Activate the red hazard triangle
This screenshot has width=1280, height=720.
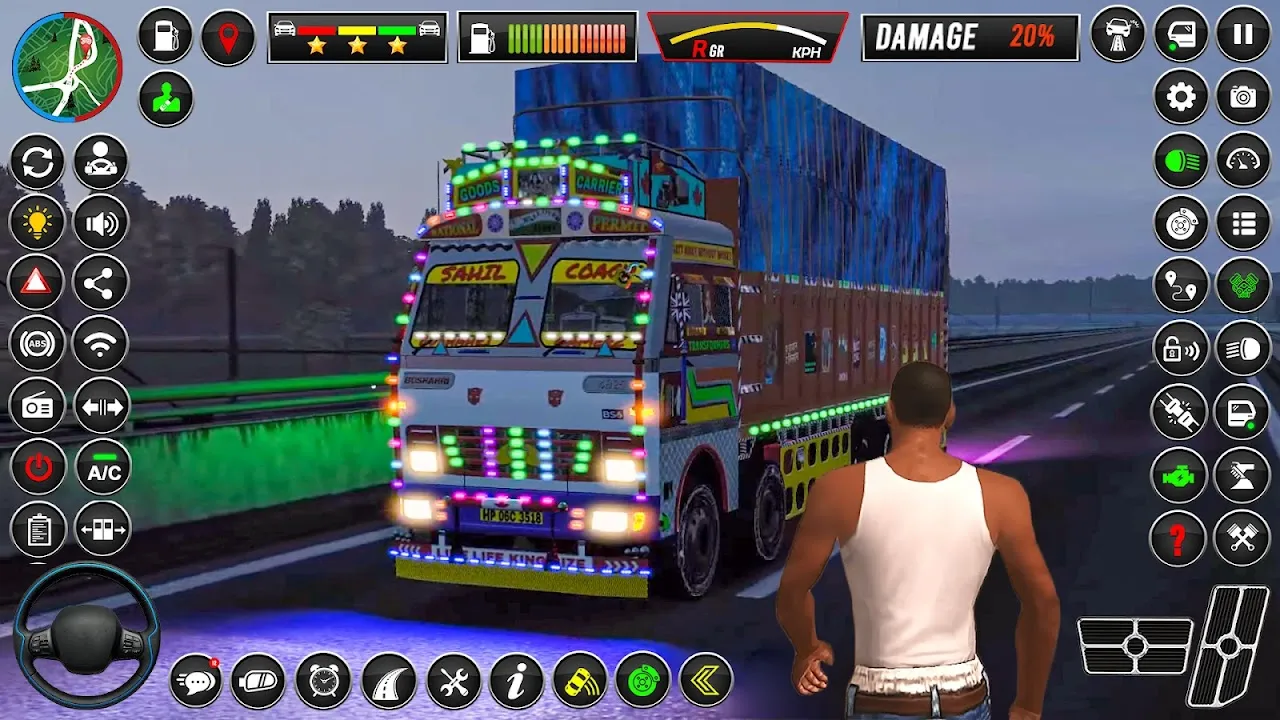(37, 283)
